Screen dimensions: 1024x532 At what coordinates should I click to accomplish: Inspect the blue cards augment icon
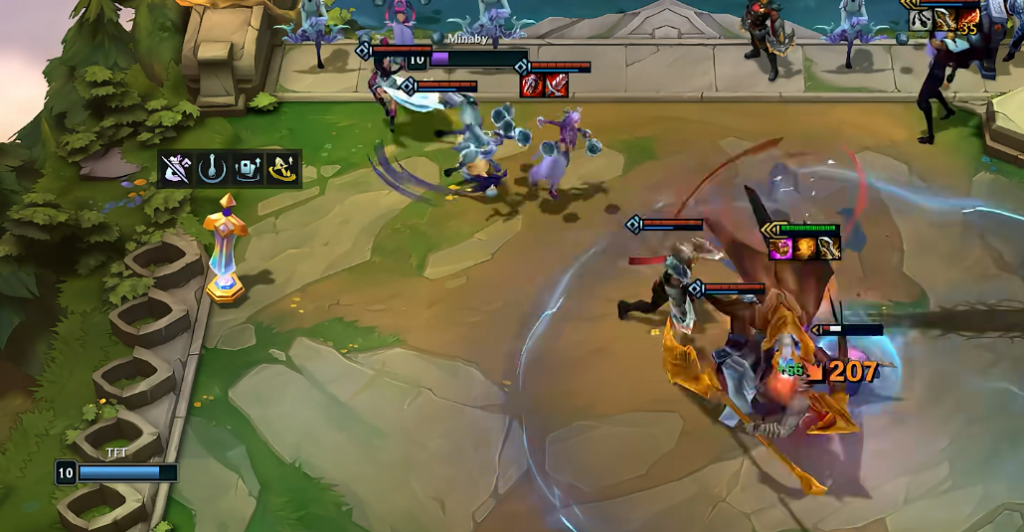[247, 170]
